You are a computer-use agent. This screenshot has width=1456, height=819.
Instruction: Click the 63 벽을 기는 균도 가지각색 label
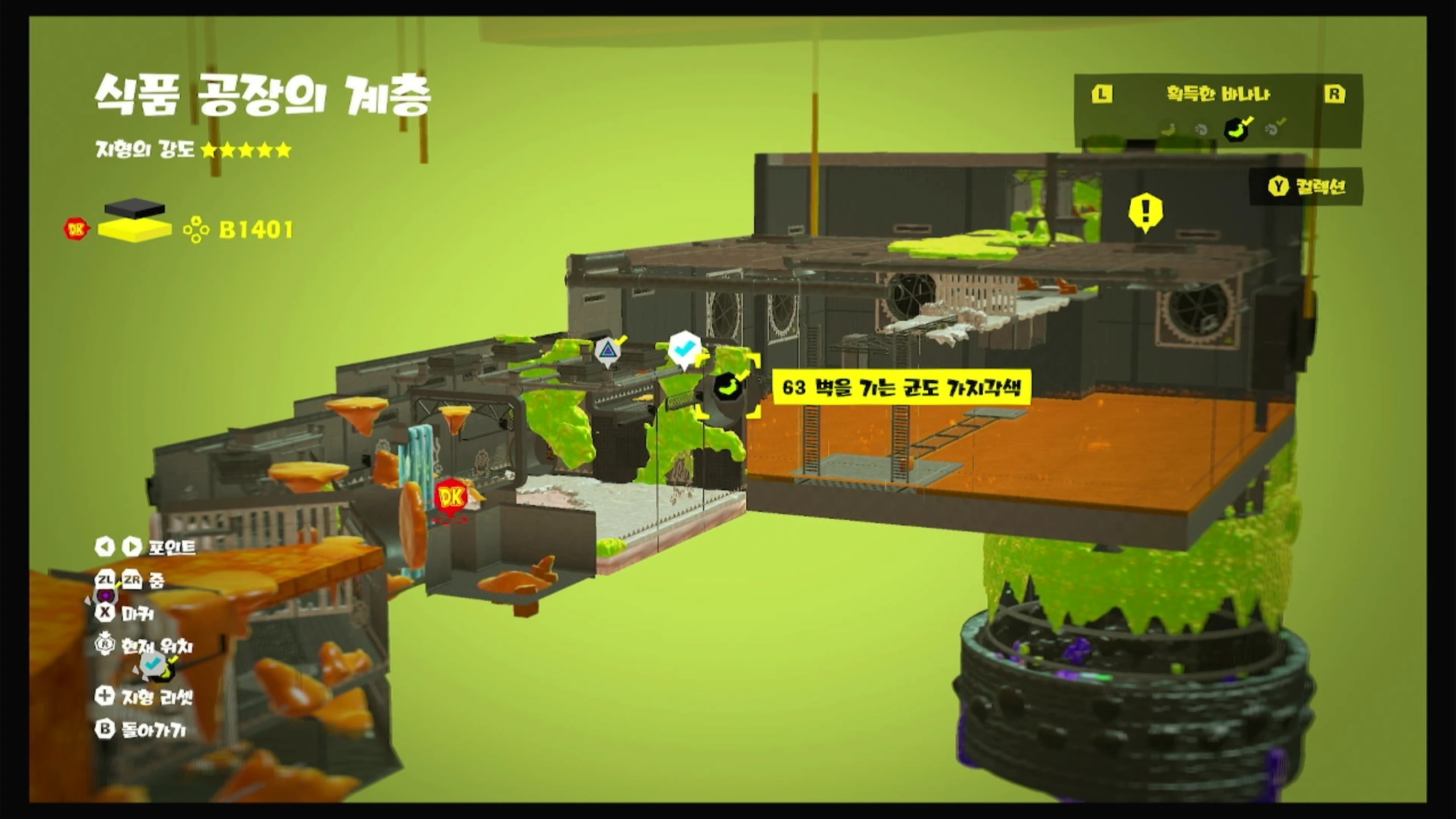click(901, 388)
